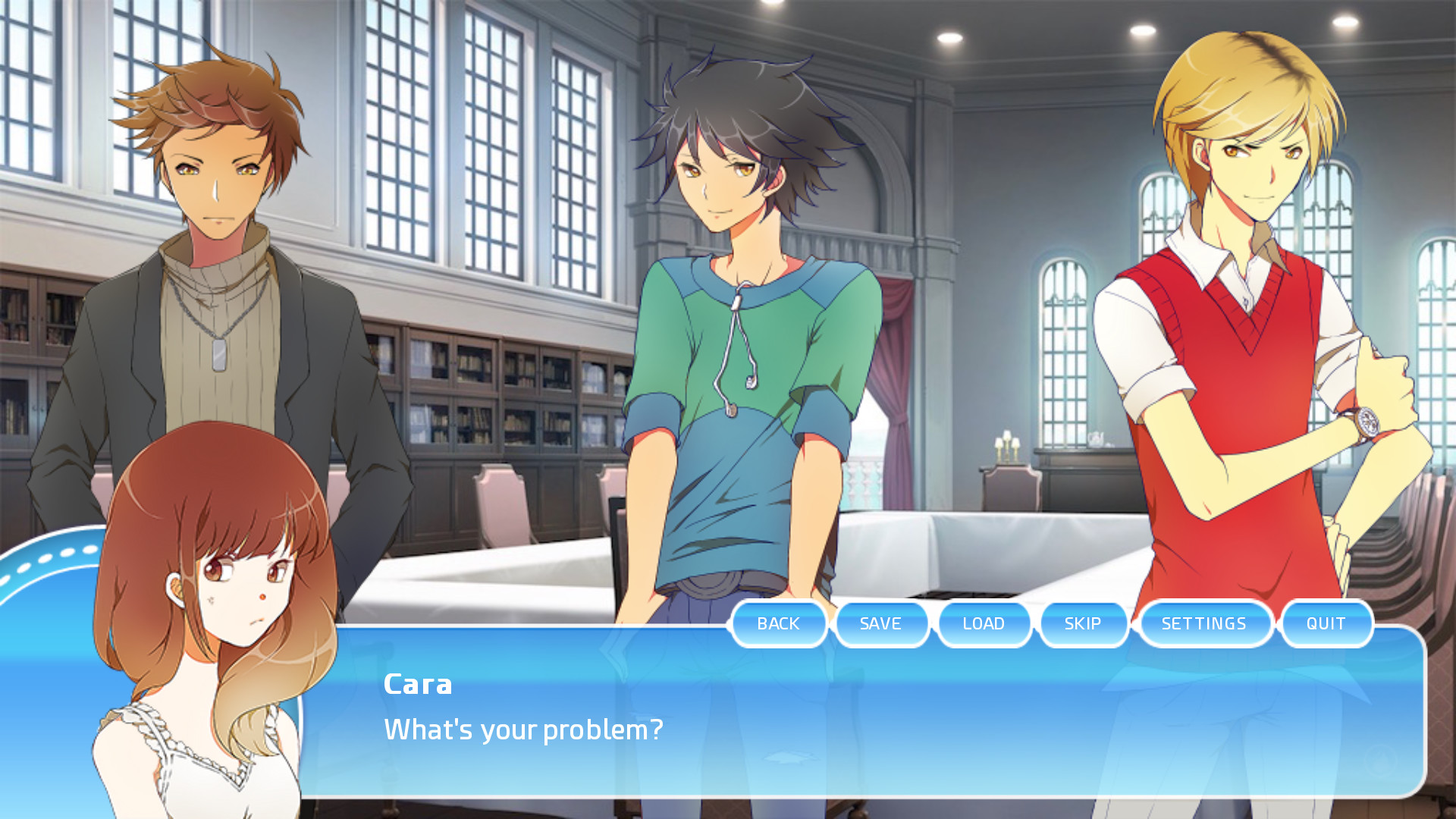Open the LOAD menu
The image size is (1456, 819).
[984, 623]
